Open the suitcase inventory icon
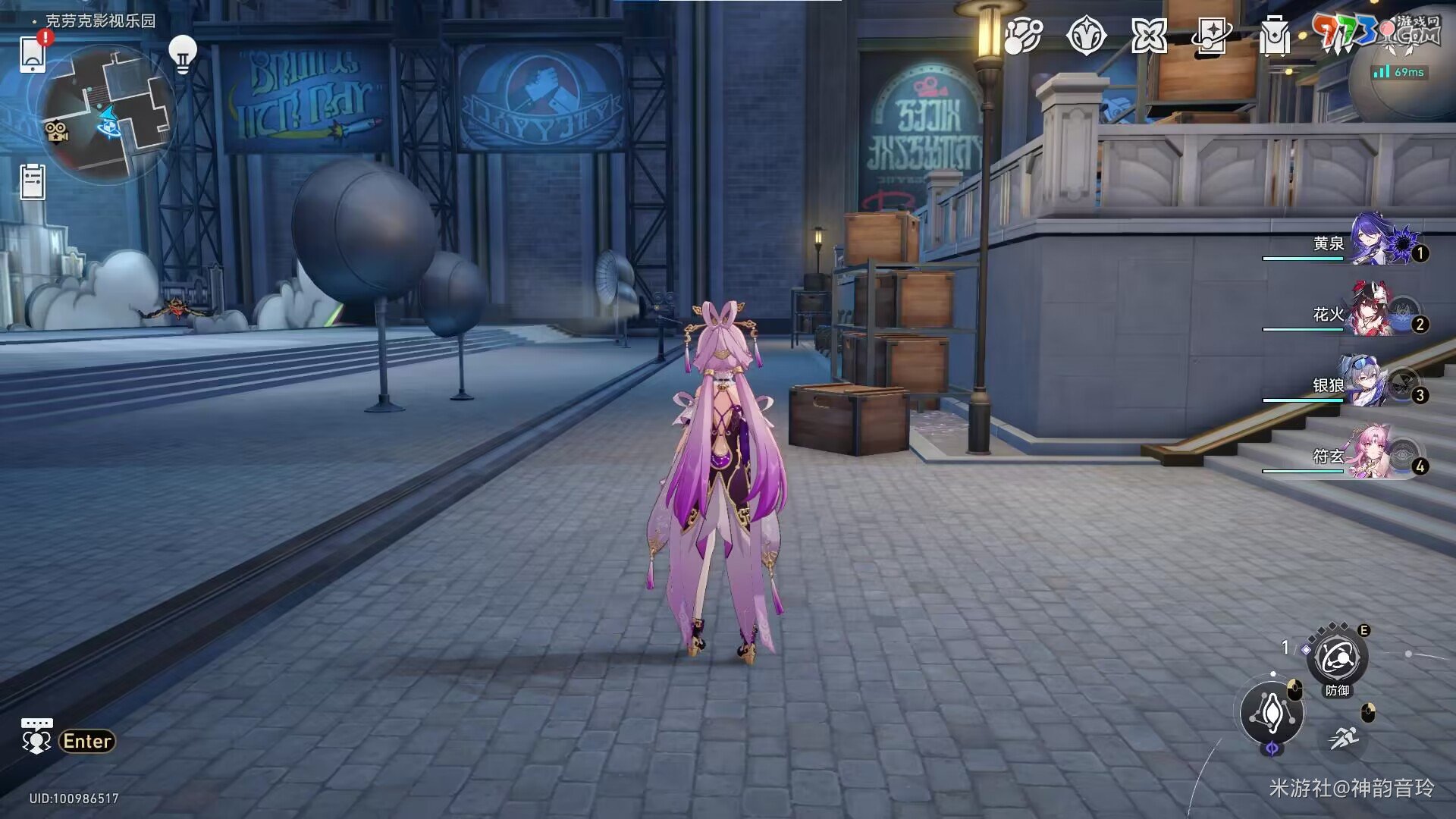This screenshot has width=1456, height=819. 1274,36
